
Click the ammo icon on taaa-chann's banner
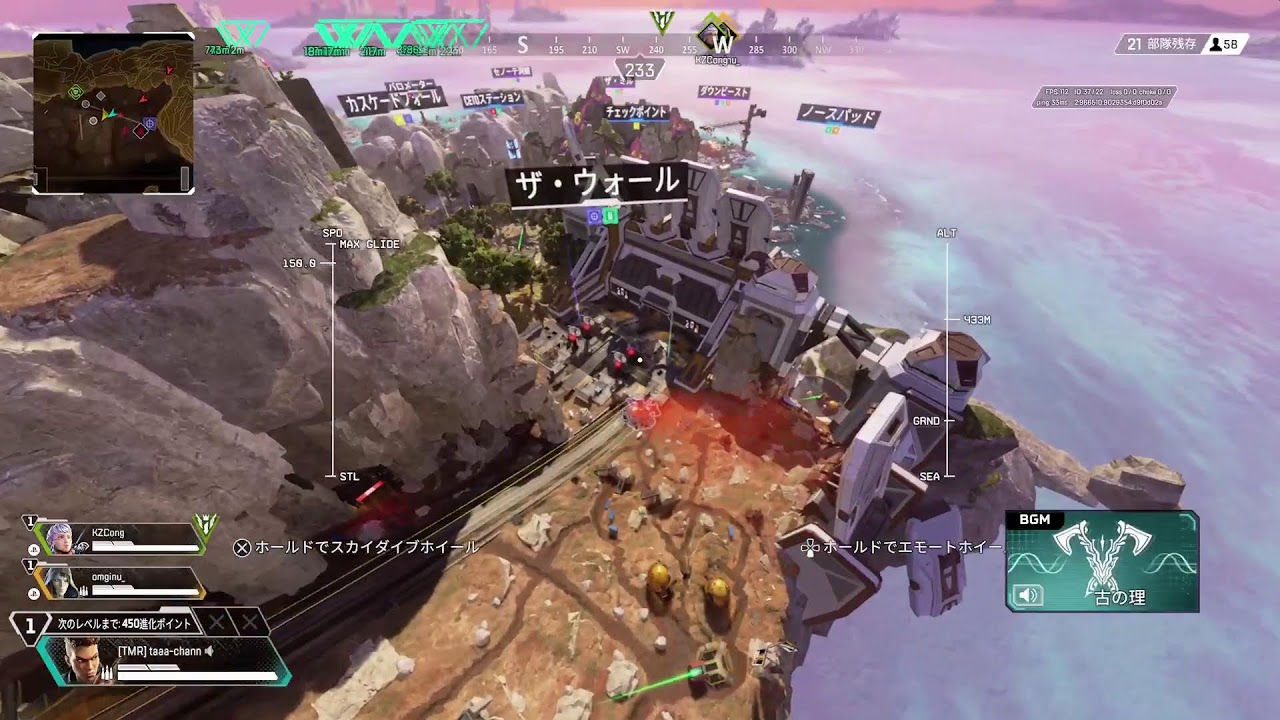point(108,672)
